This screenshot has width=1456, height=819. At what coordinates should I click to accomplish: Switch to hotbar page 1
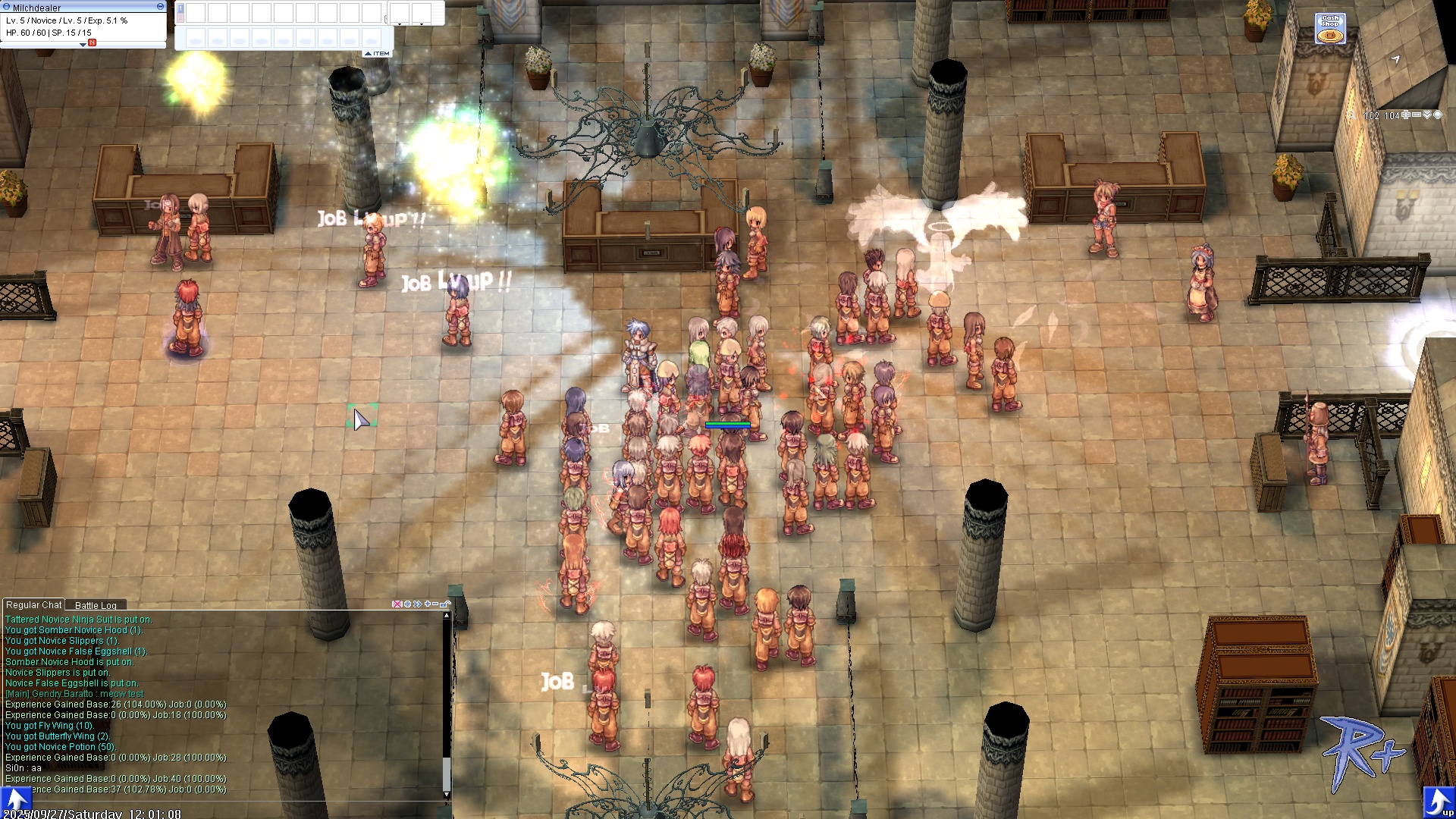point(180,8)
